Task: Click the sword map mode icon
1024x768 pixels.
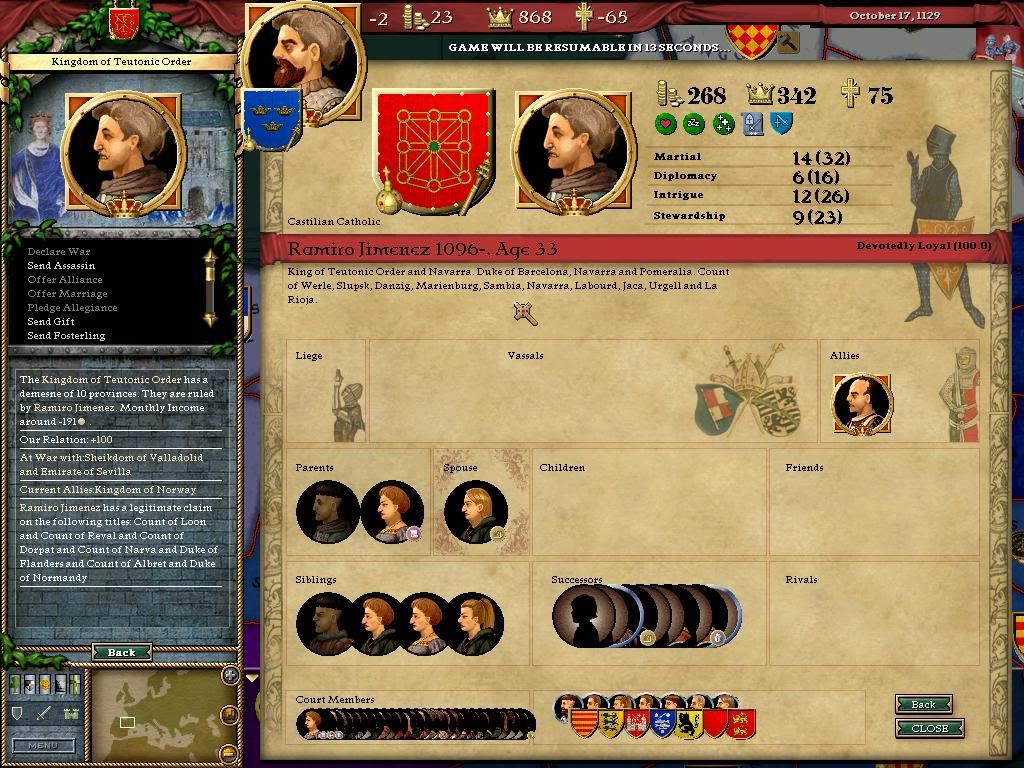Action: tap(43, 713)
